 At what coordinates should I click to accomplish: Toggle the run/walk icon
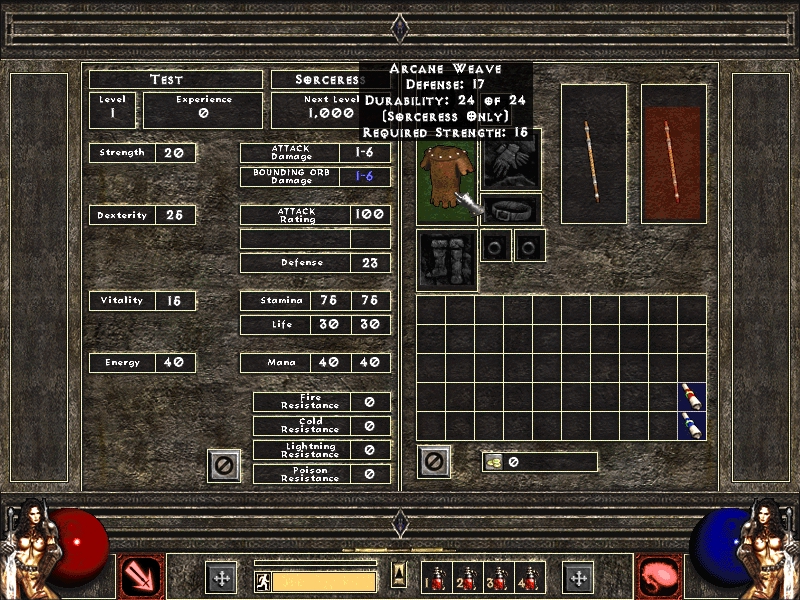coord(261,581)
